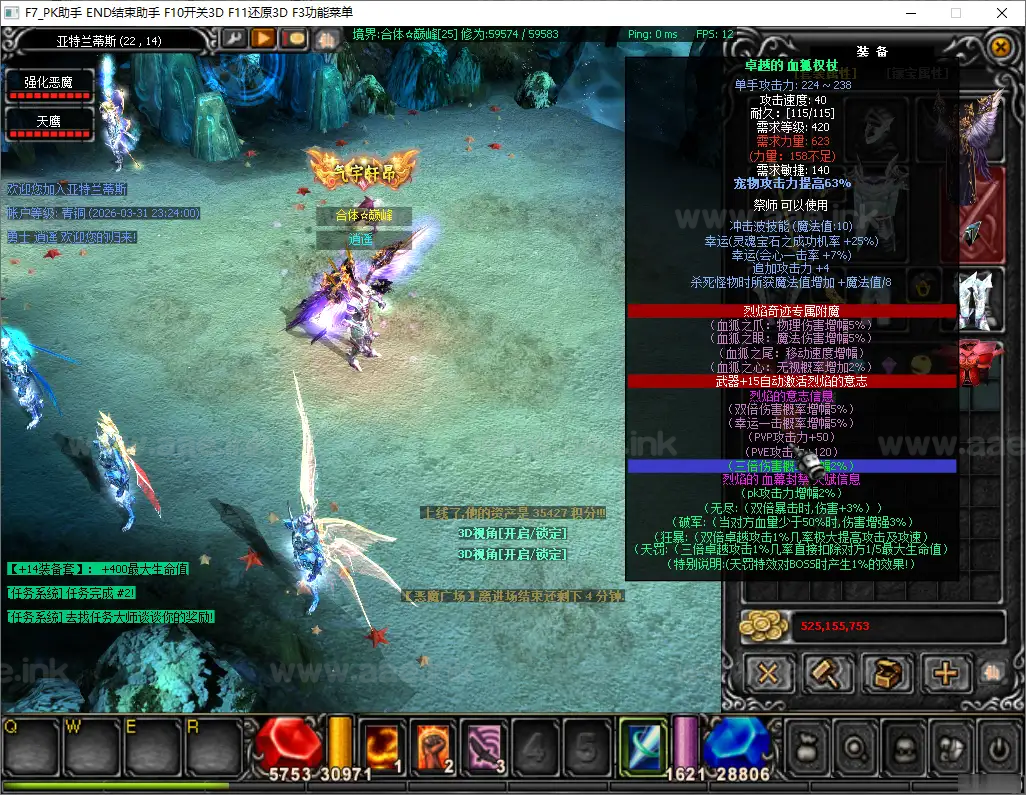Screen dimensions: 1026x795
Task: Click the power button icon on the bottom bar
Action: (x=997, y=748)
